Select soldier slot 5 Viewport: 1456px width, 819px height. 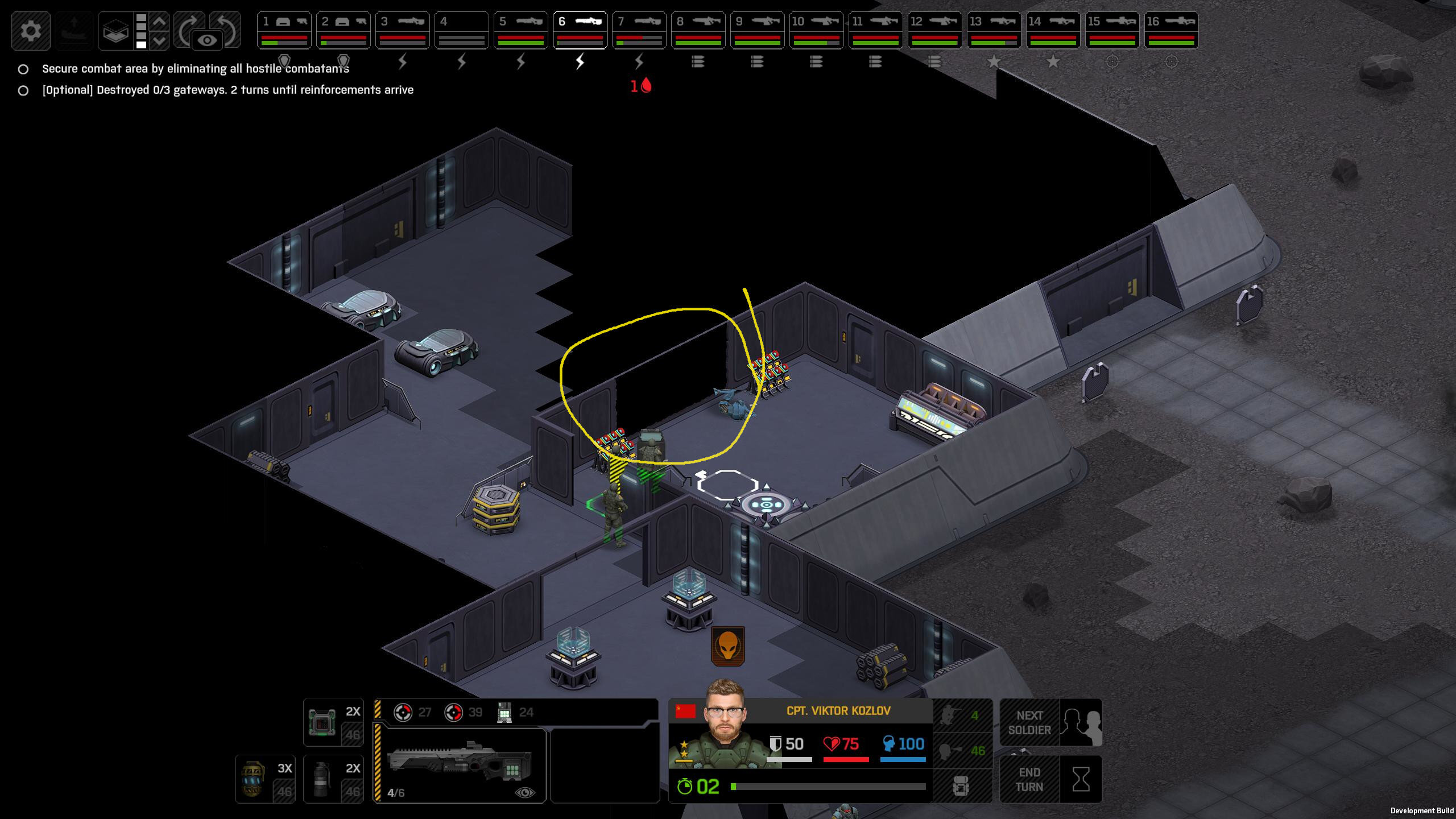520,30
